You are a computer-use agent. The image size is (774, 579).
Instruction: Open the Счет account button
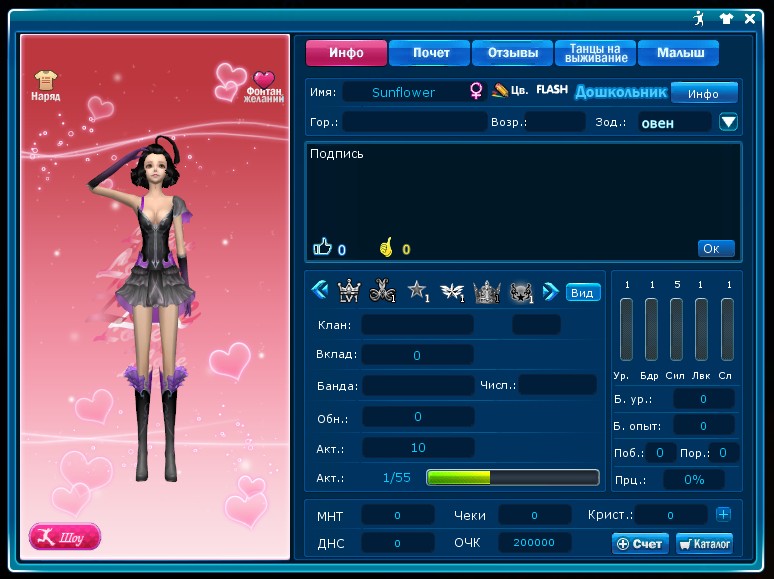639,543
